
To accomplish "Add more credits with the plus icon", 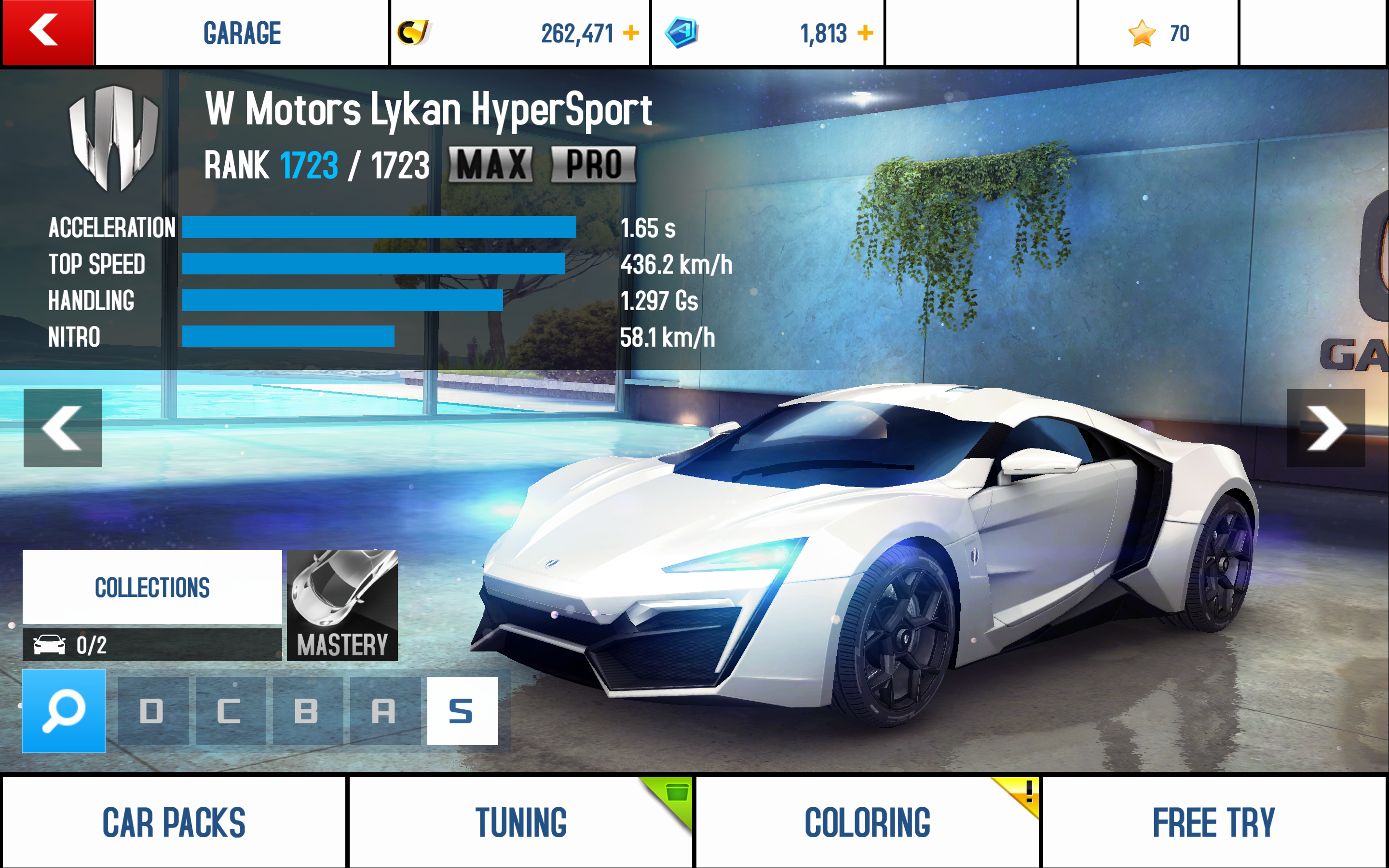I will pyautogui.click(x=631, y=33).
